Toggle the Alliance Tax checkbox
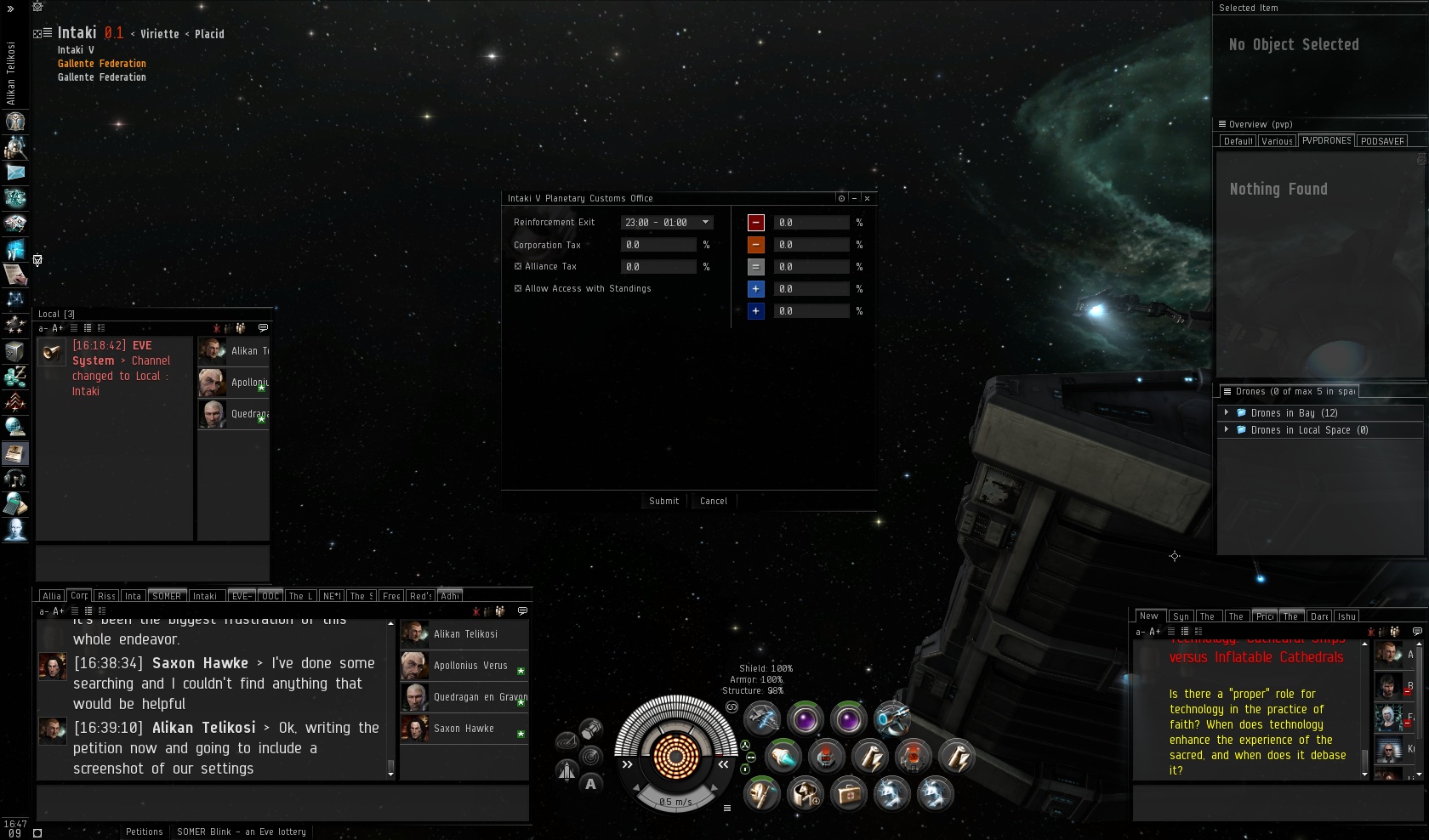 (518, 267)
